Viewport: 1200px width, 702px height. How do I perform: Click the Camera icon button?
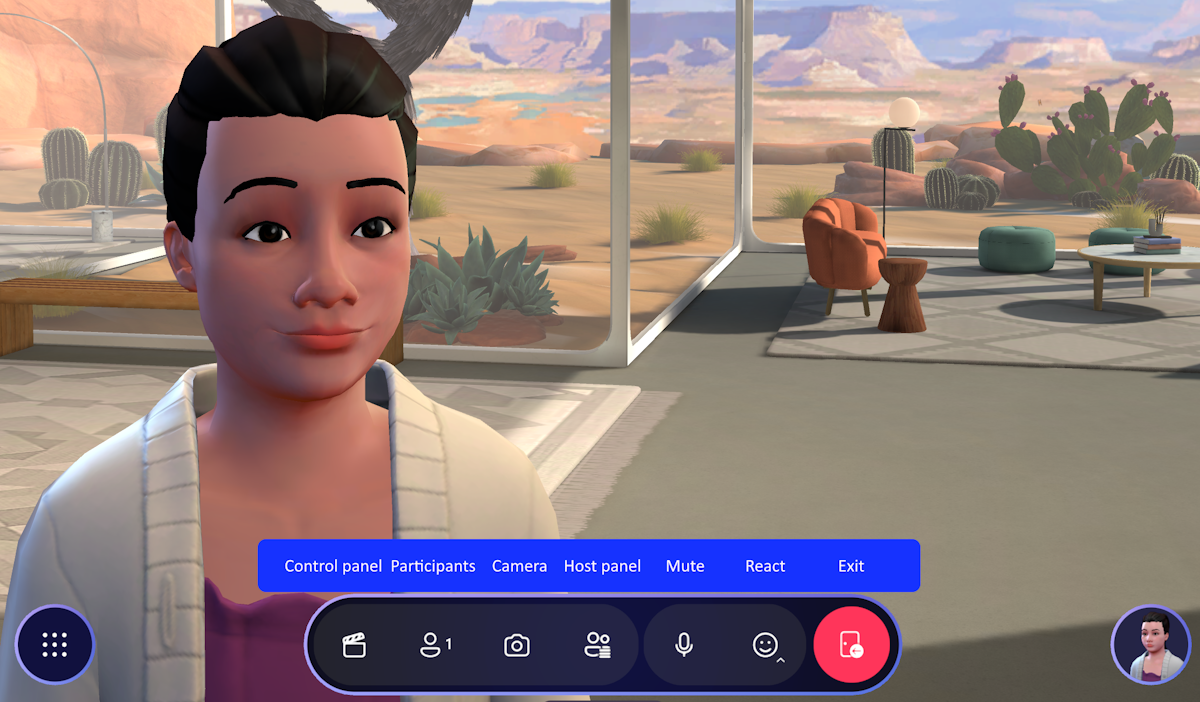tap(516, 646)
